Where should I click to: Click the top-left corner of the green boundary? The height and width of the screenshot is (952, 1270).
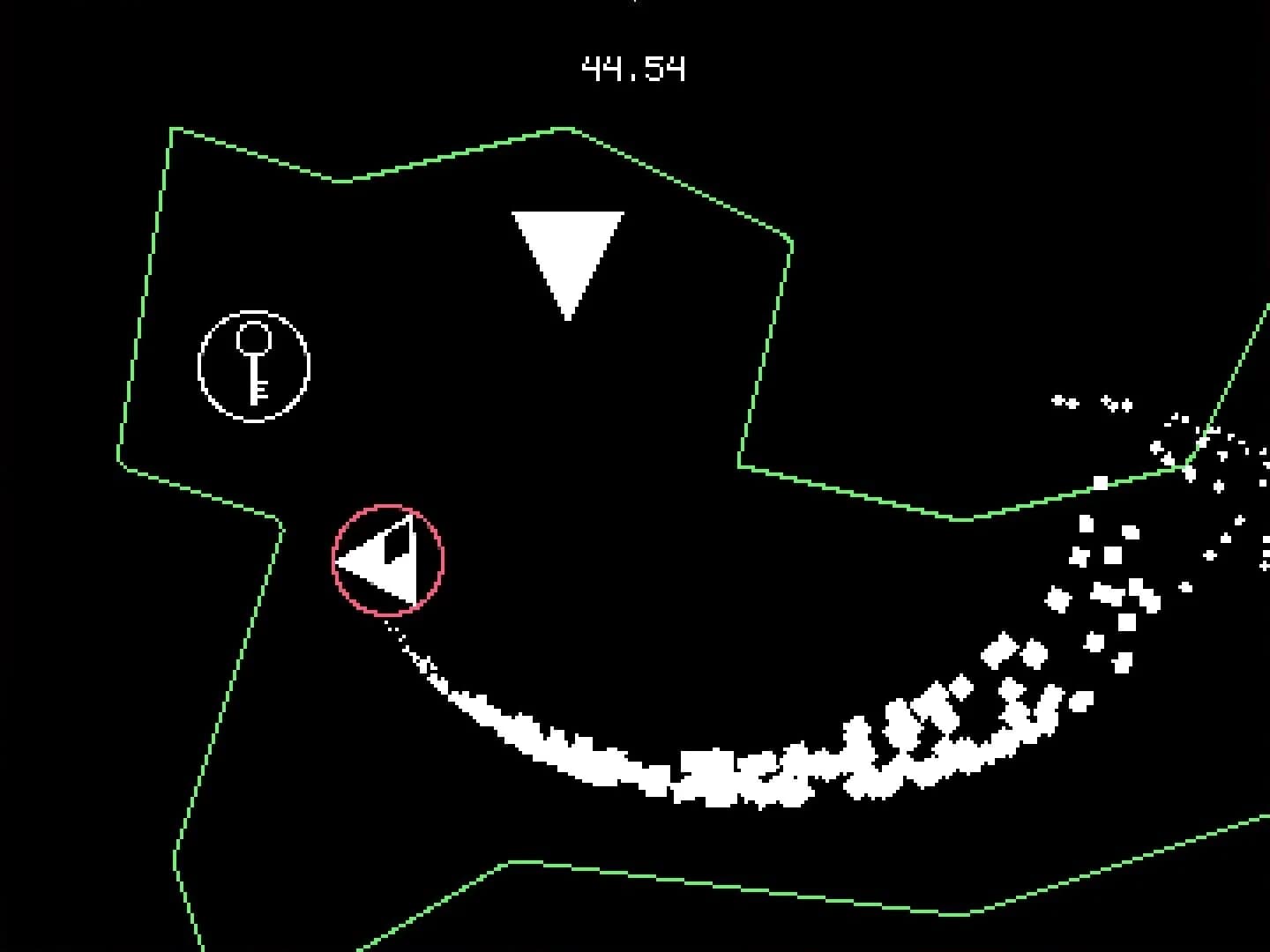(173, 129)
